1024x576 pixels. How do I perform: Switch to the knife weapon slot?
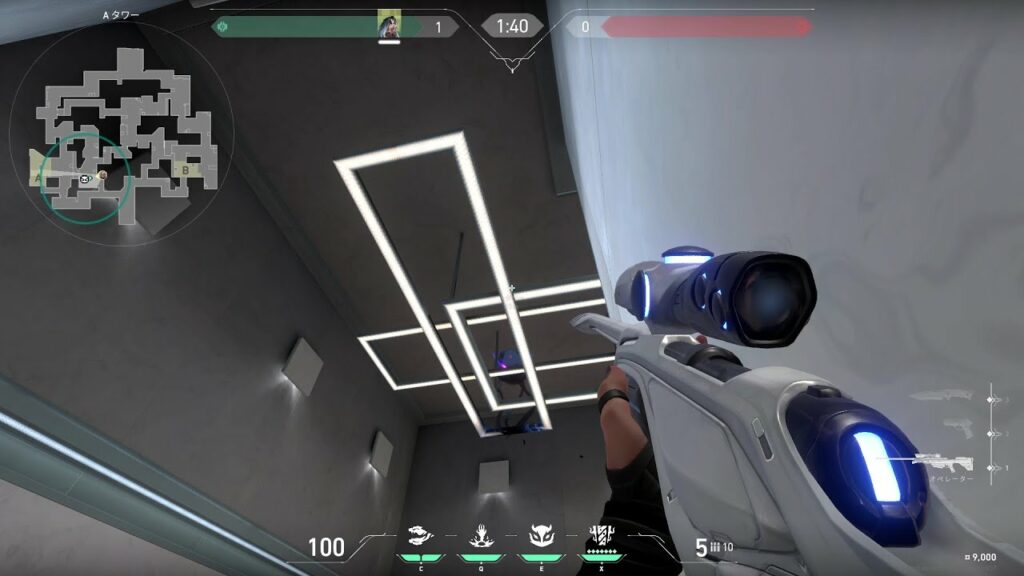pyautogui.click(x=942, y=396)
